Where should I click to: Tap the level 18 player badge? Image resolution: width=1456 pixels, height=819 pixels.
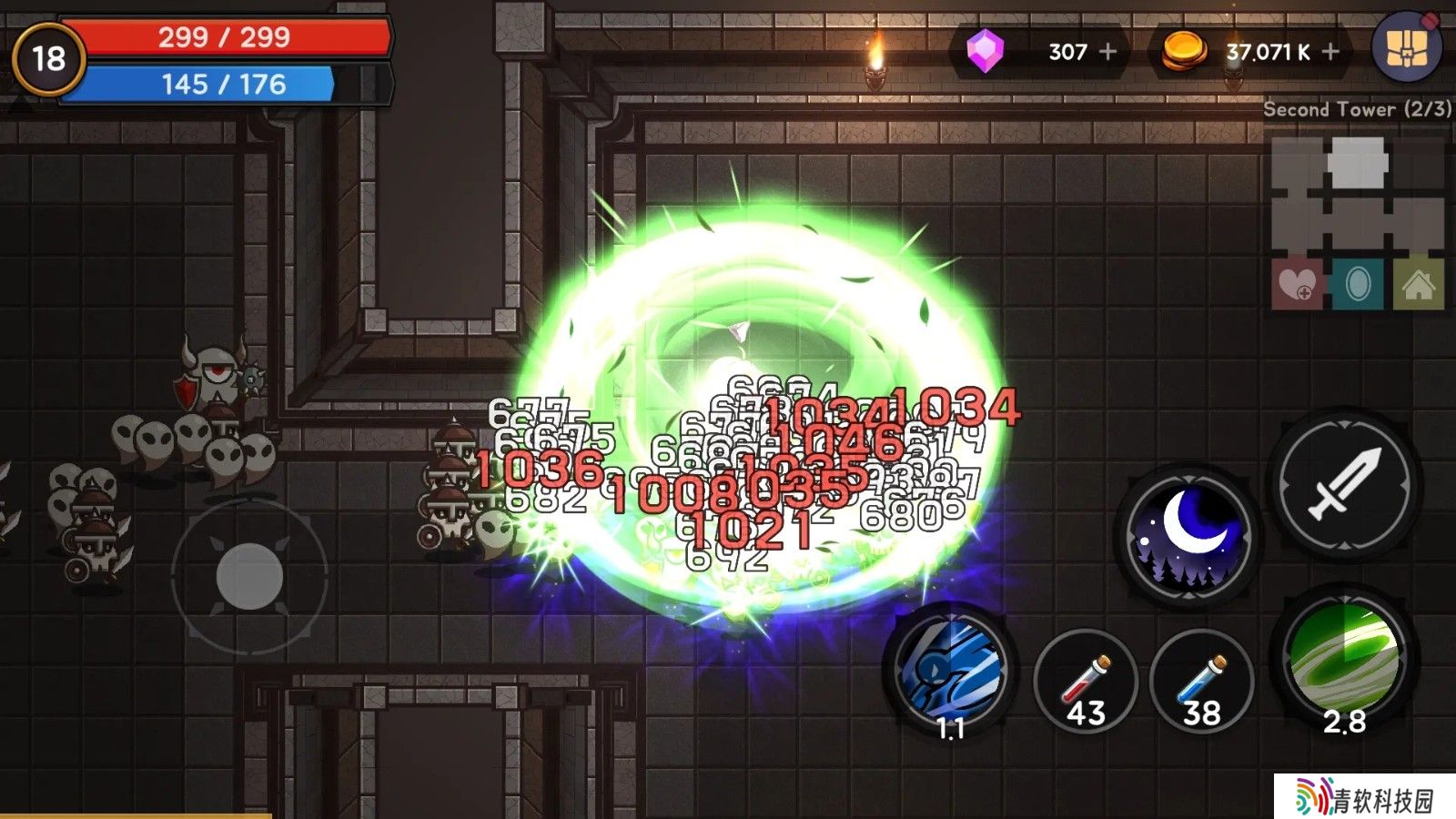(49, 59)
